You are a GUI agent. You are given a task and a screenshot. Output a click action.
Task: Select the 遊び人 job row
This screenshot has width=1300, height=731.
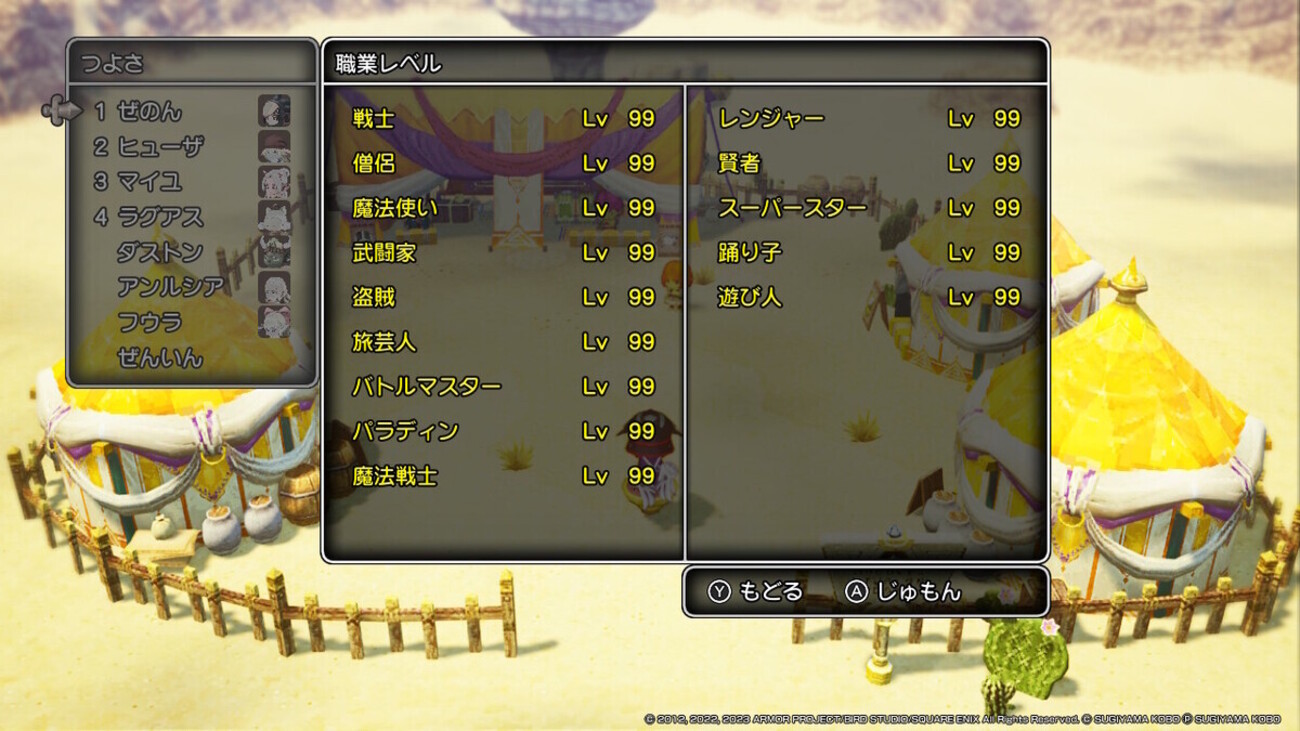pyautogui.click(x=868, y=297)
